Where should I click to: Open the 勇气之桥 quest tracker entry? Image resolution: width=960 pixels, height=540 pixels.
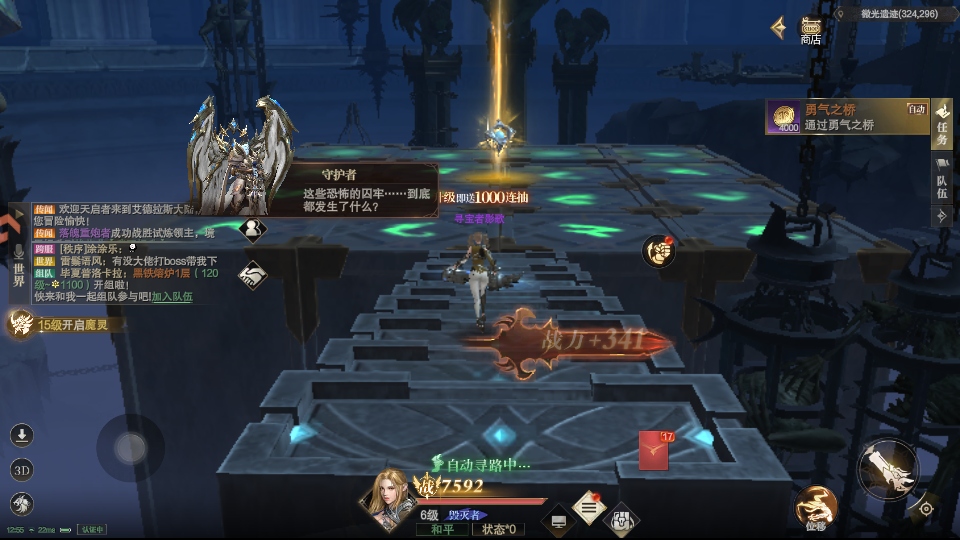(846, 118)
